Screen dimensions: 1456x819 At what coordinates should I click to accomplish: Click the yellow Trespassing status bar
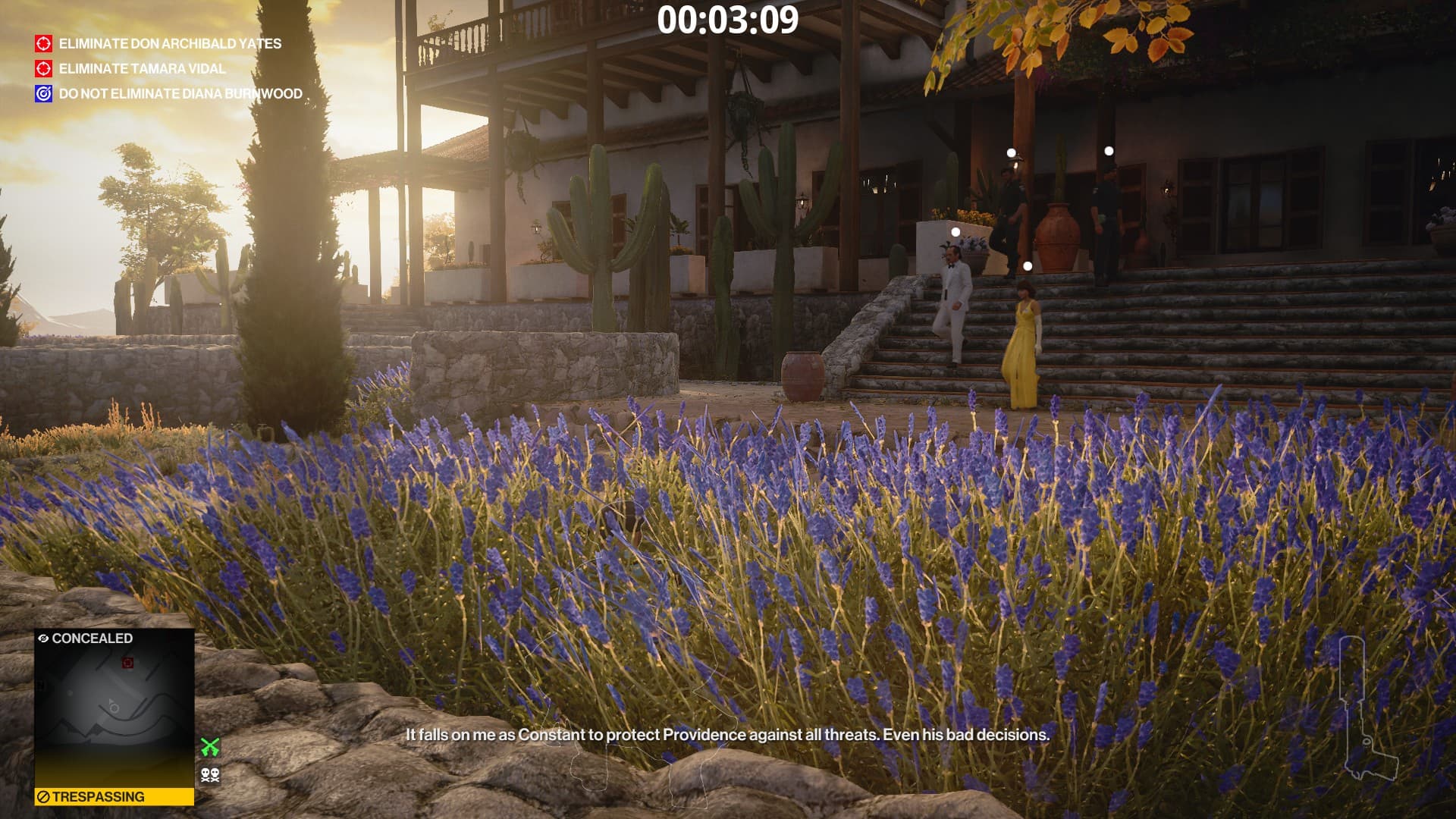[114, 797]
